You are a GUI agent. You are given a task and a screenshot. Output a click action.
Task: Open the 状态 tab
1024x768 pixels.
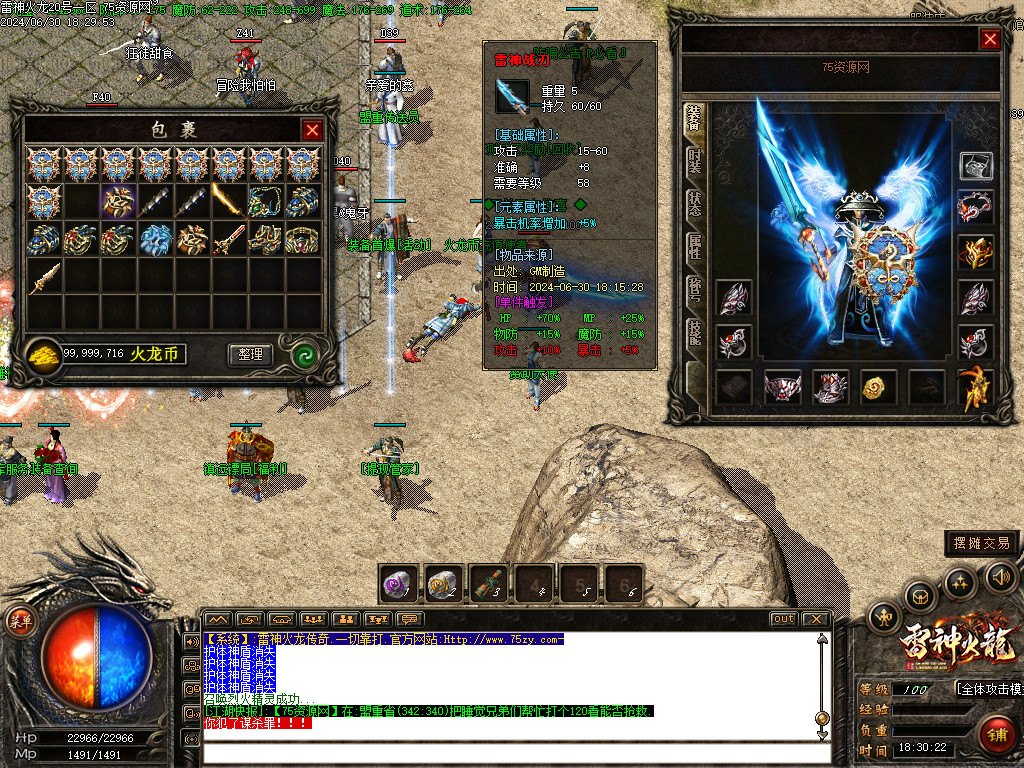(x=694, y=205)
